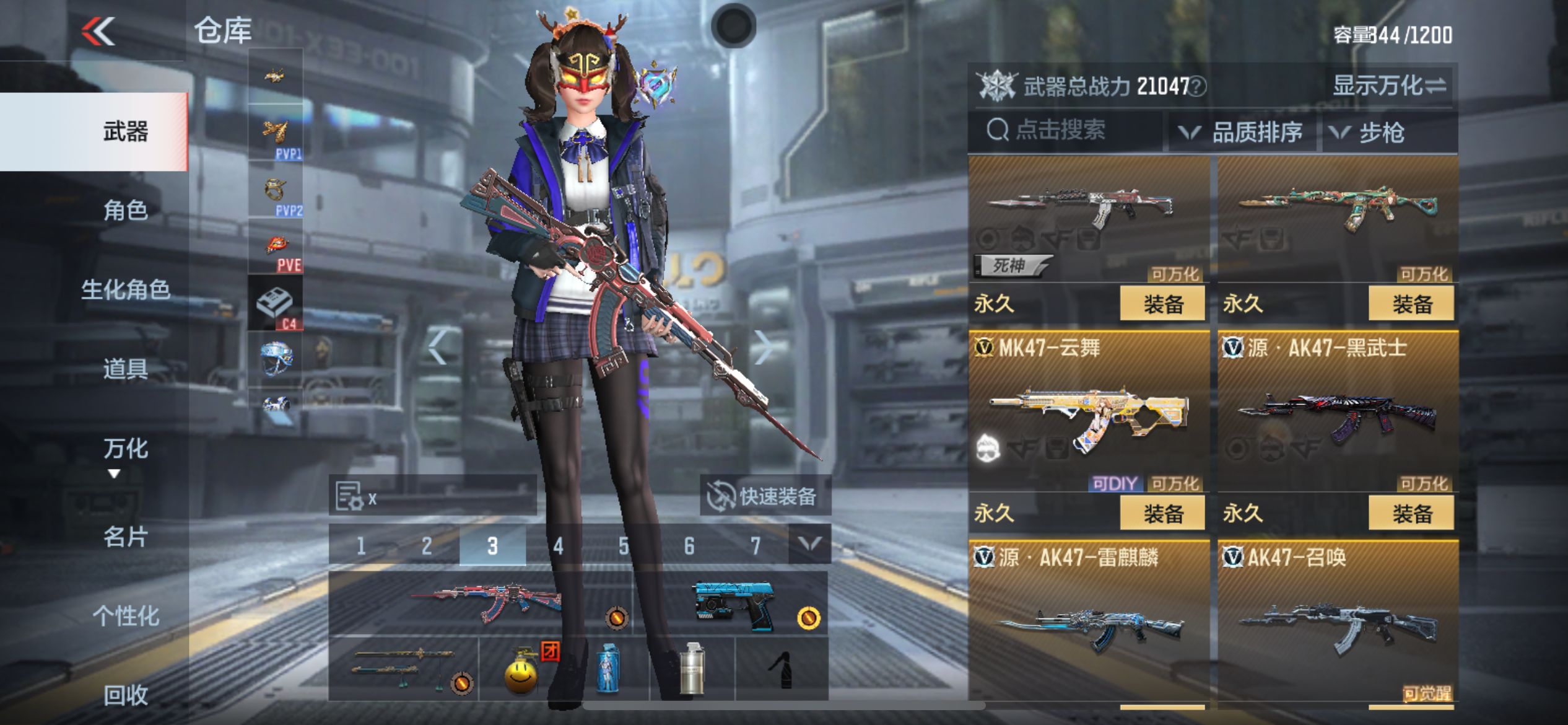
Task: Equip the MK47-云舞 rifle
Action: pyautogui.click(x=1162, y=514)
